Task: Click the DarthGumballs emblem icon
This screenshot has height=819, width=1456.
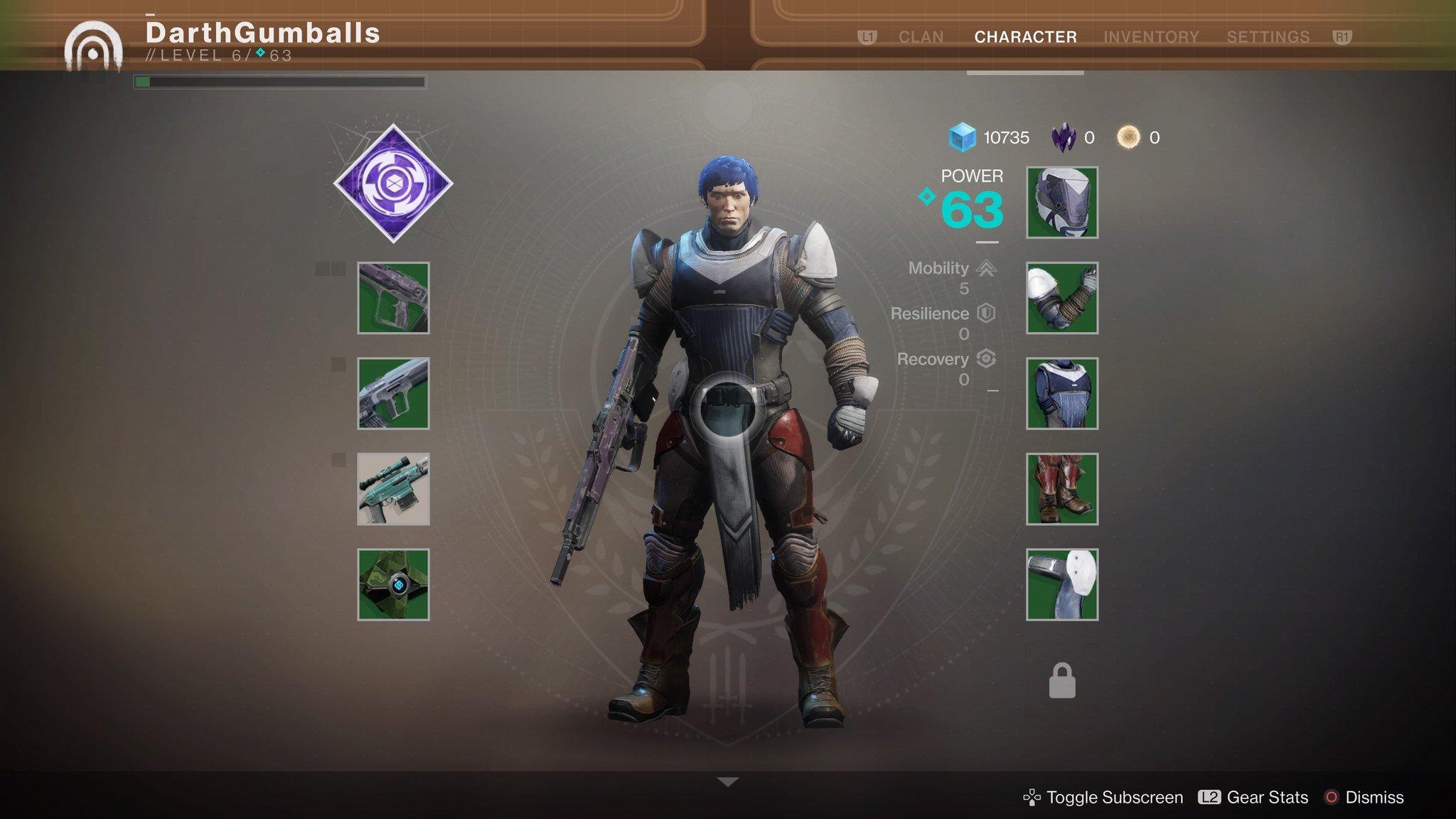Action: [x=93, y=47]
